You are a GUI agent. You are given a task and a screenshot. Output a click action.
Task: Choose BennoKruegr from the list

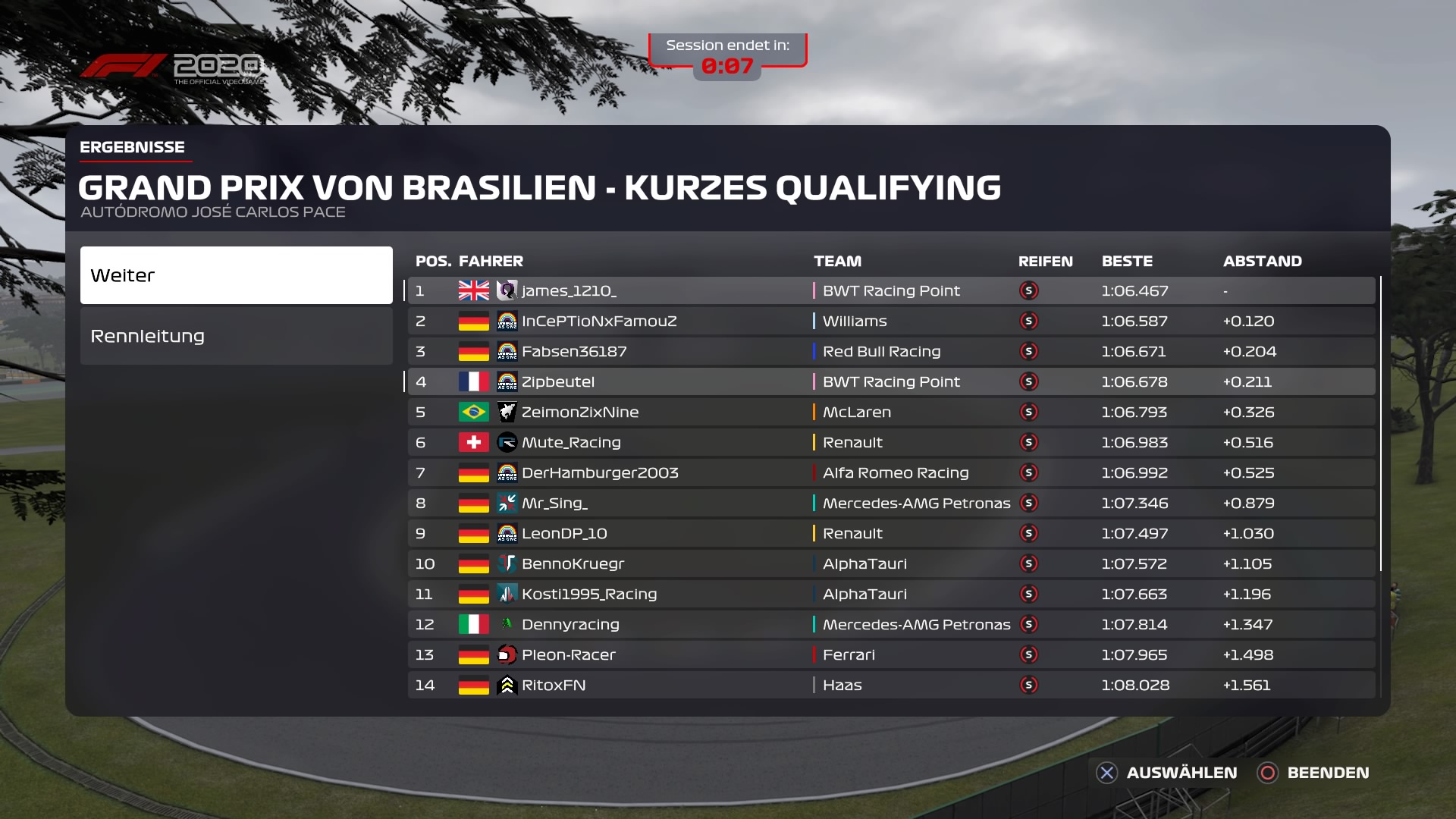pyautogui.click(x=891, y=563)
